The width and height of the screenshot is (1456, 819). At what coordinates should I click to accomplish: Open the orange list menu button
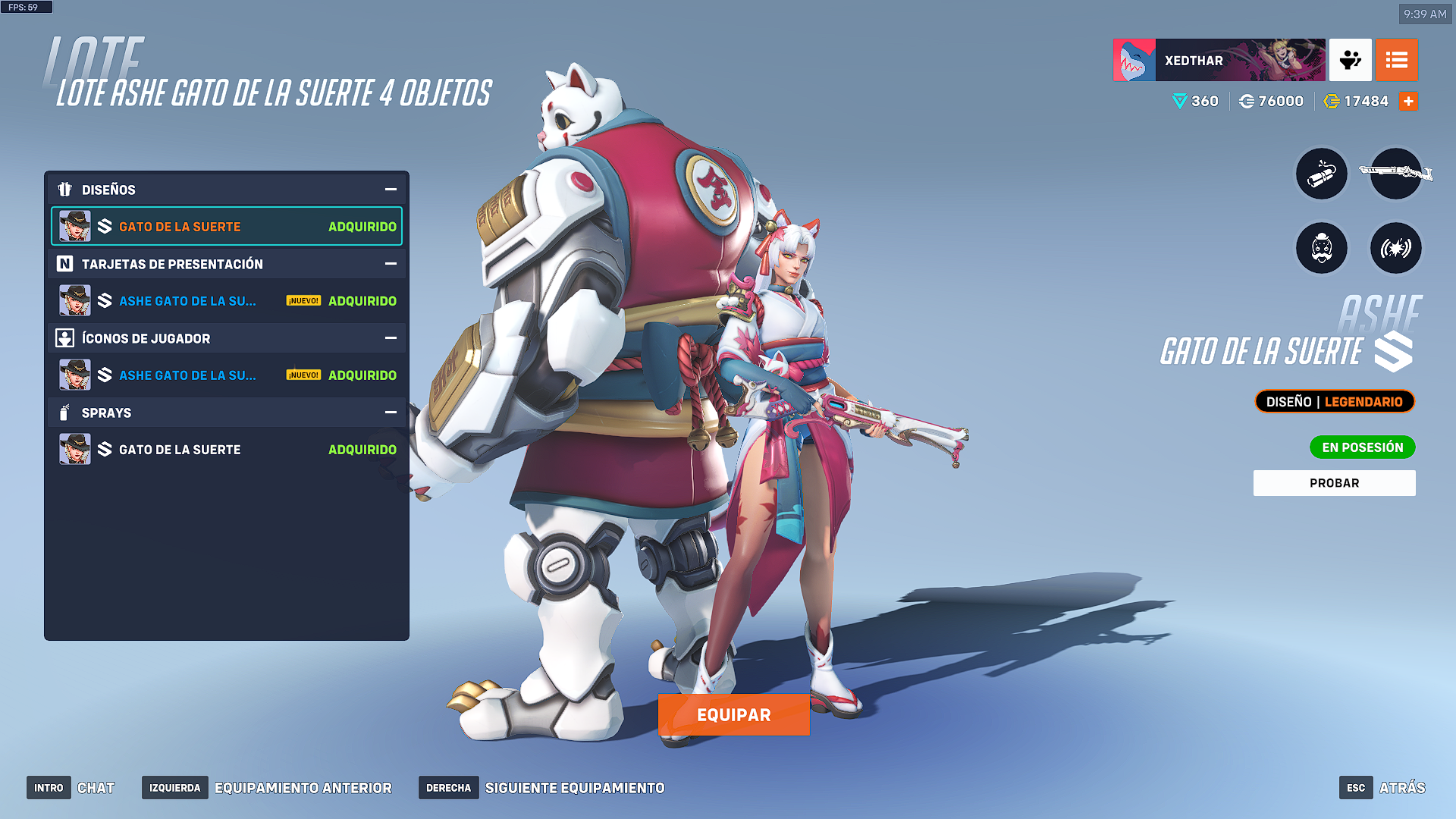click(x=1396, y=61)
